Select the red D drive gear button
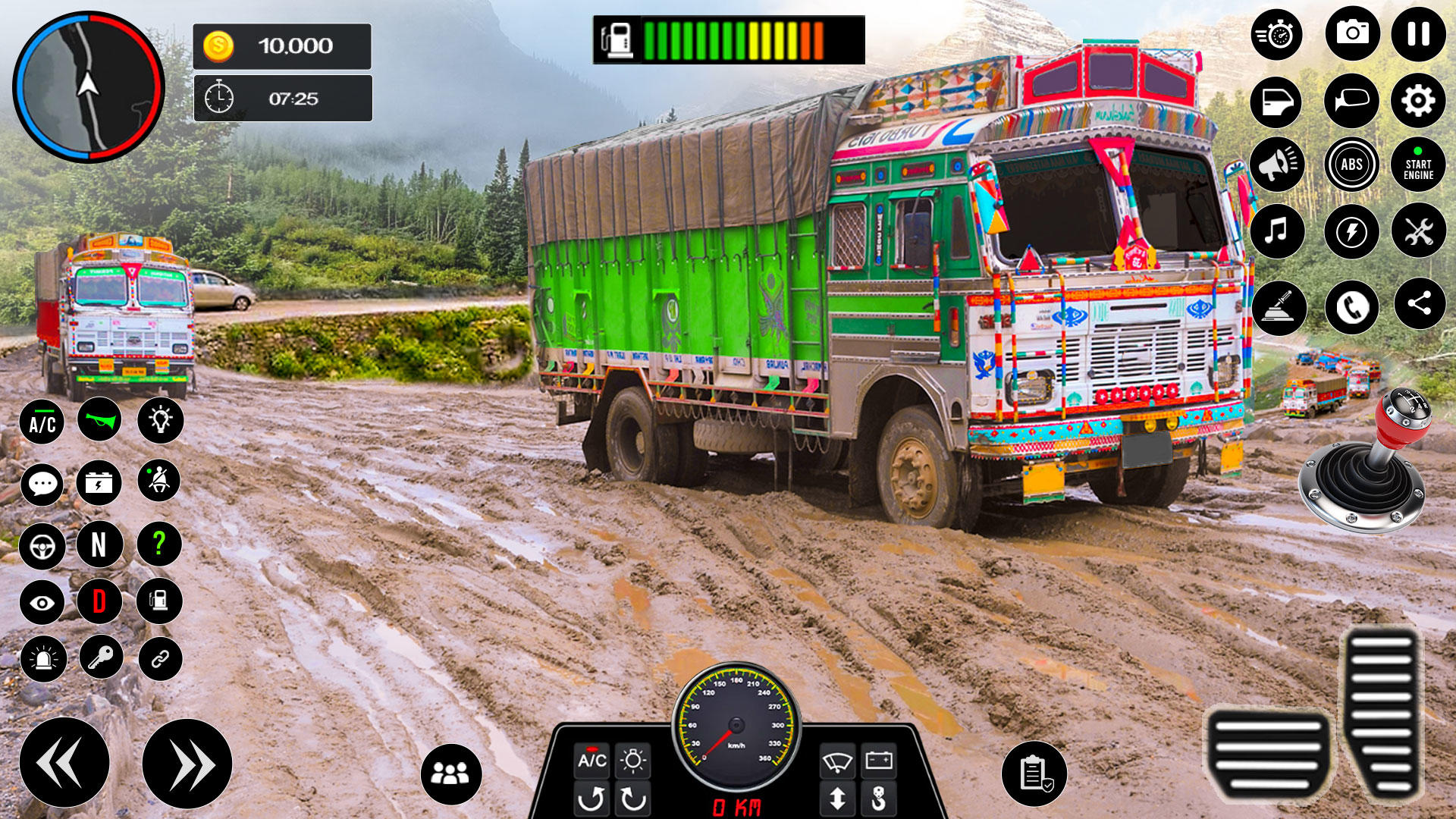 pyautogui.click(x=99, y=601)
